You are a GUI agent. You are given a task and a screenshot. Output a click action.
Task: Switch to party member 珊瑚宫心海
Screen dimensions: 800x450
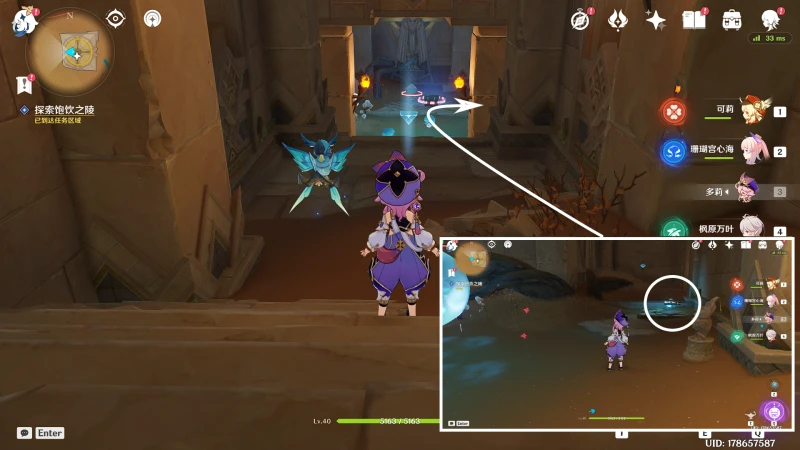(x=740, y=150)
